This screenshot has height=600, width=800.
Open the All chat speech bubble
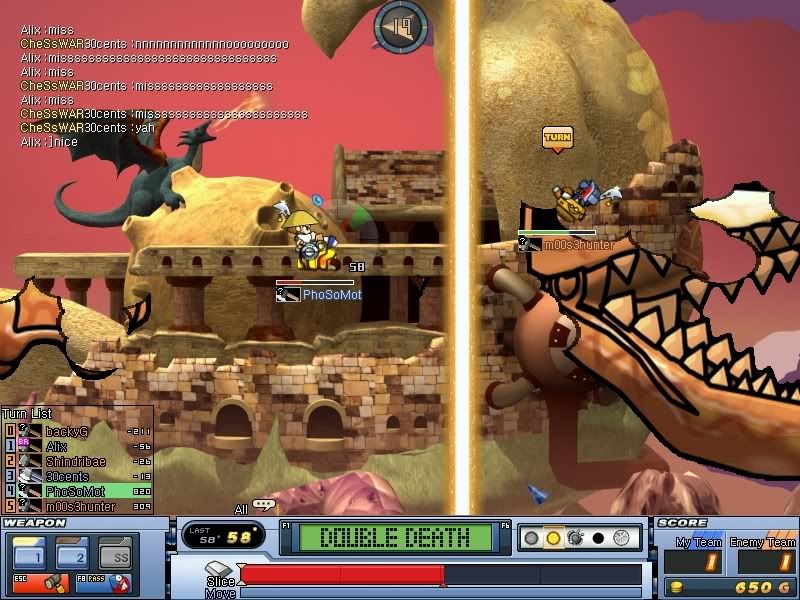click(x=264, y=506)
